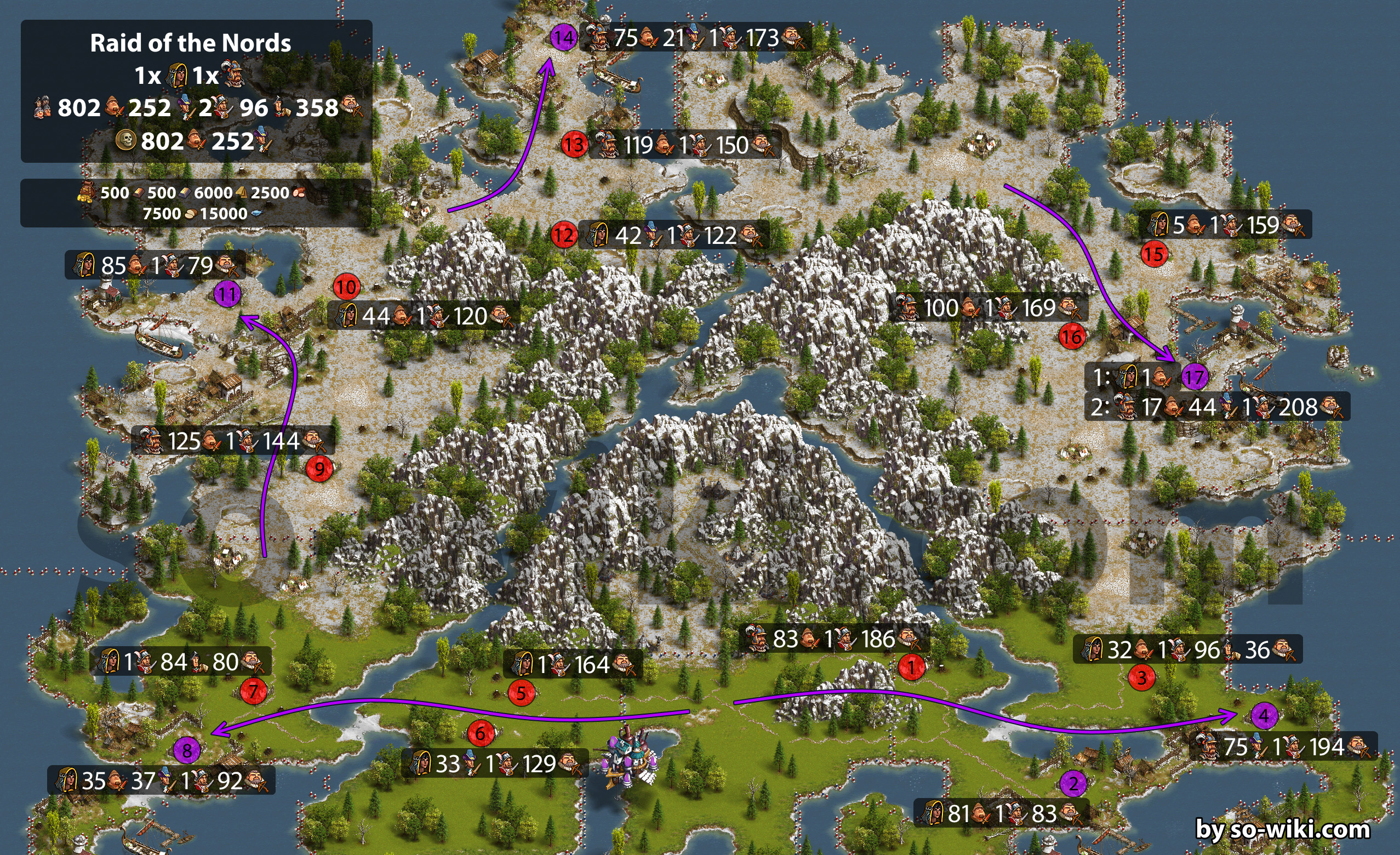This screenshot has height=855, width=1400.
Task: Click red camp marker 9
Action: tap(319, 469)
